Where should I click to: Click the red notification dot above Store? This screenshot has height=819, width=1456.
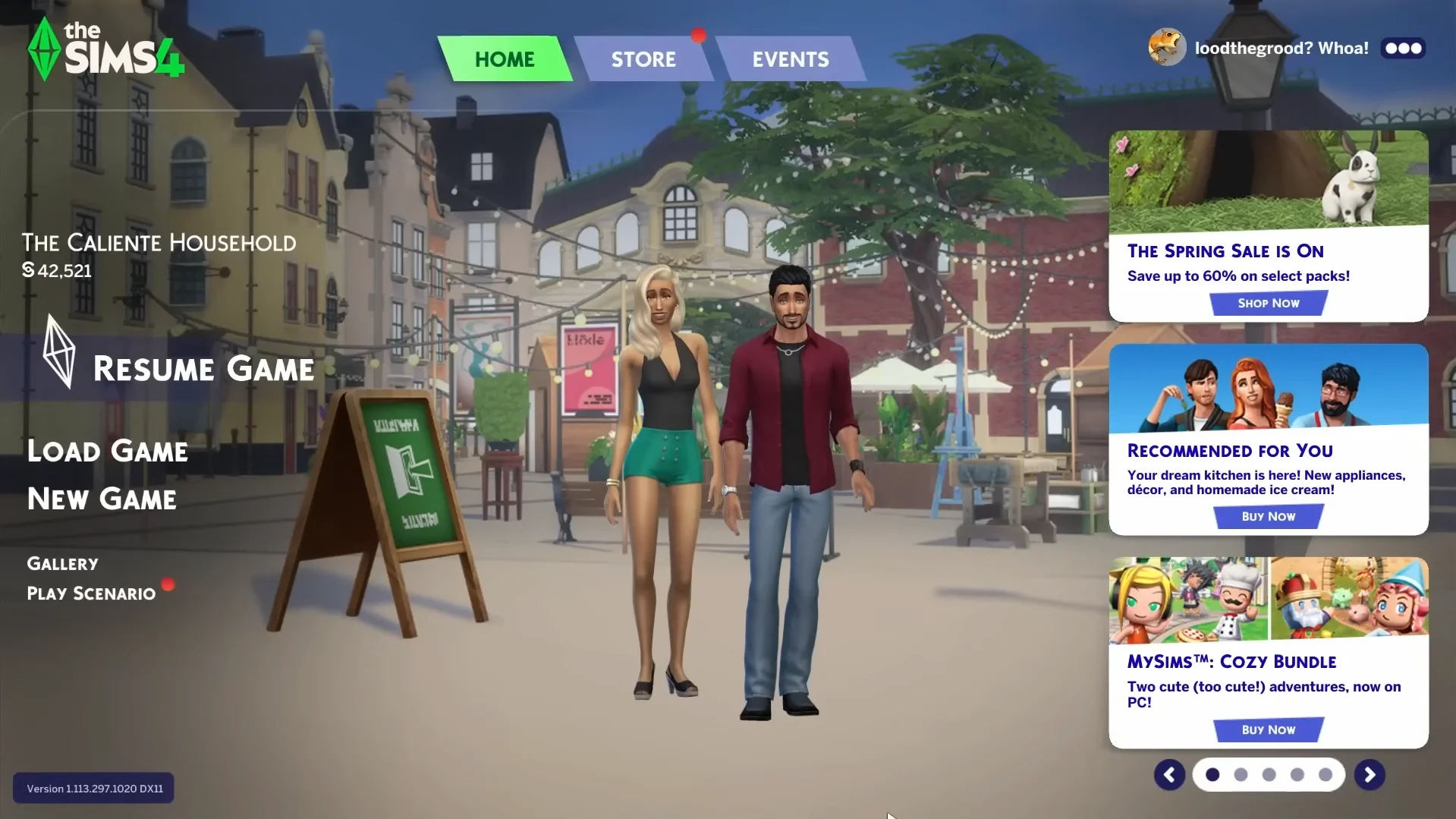[699, 34]
